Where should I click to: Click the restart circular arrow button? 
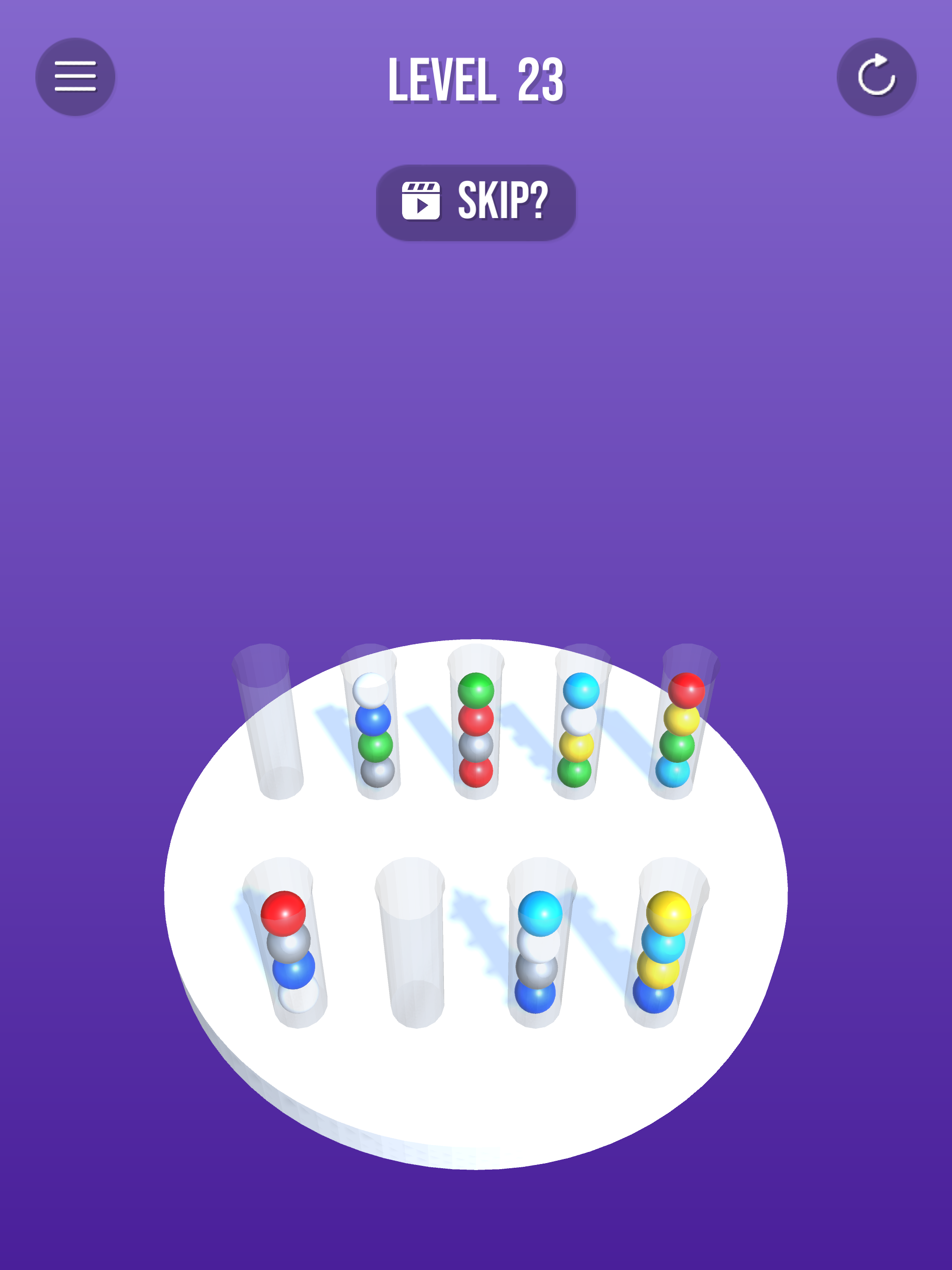877,76
